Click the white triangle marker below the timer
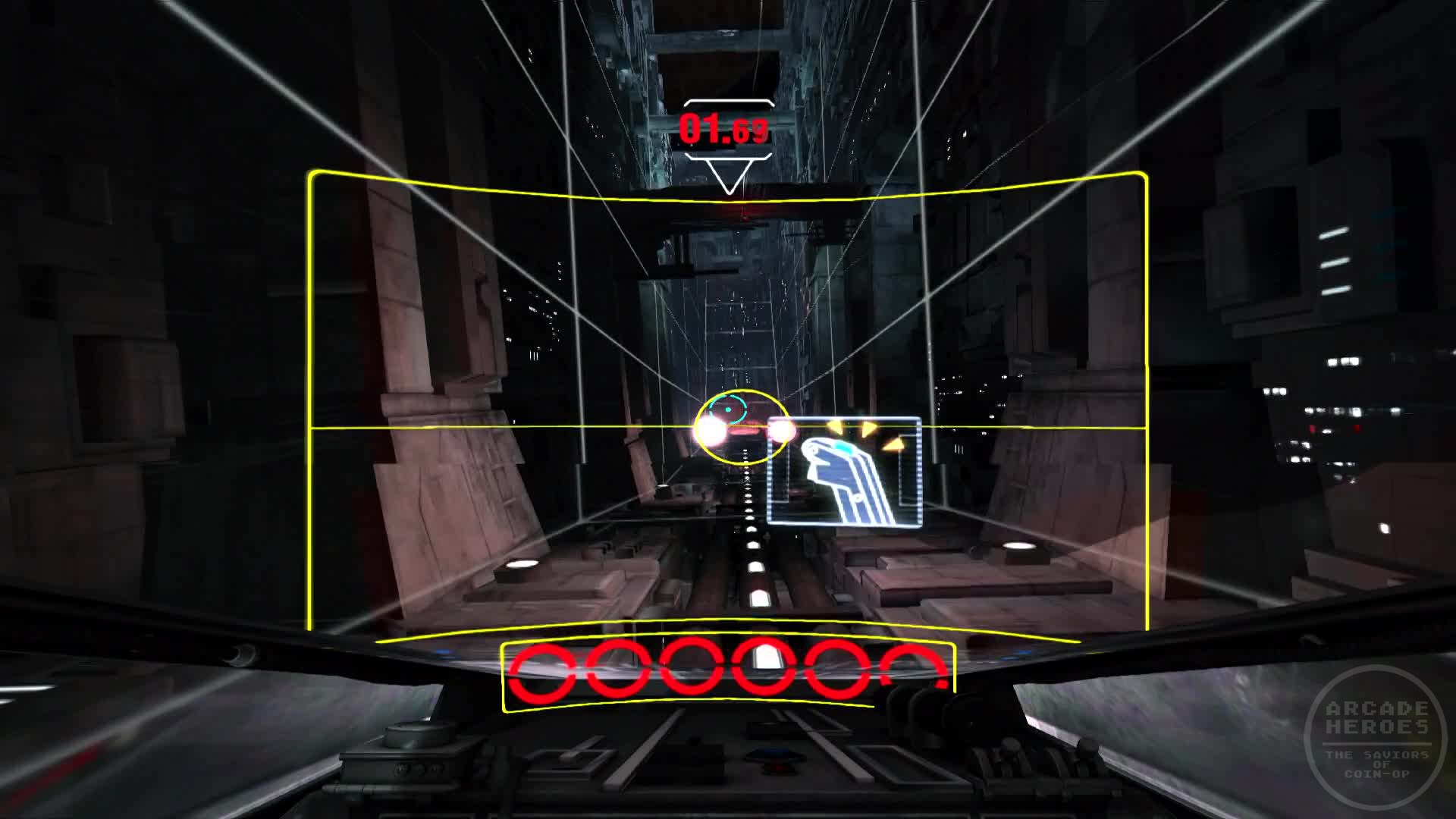1456x819 pixels. click(x=730, y=178)
